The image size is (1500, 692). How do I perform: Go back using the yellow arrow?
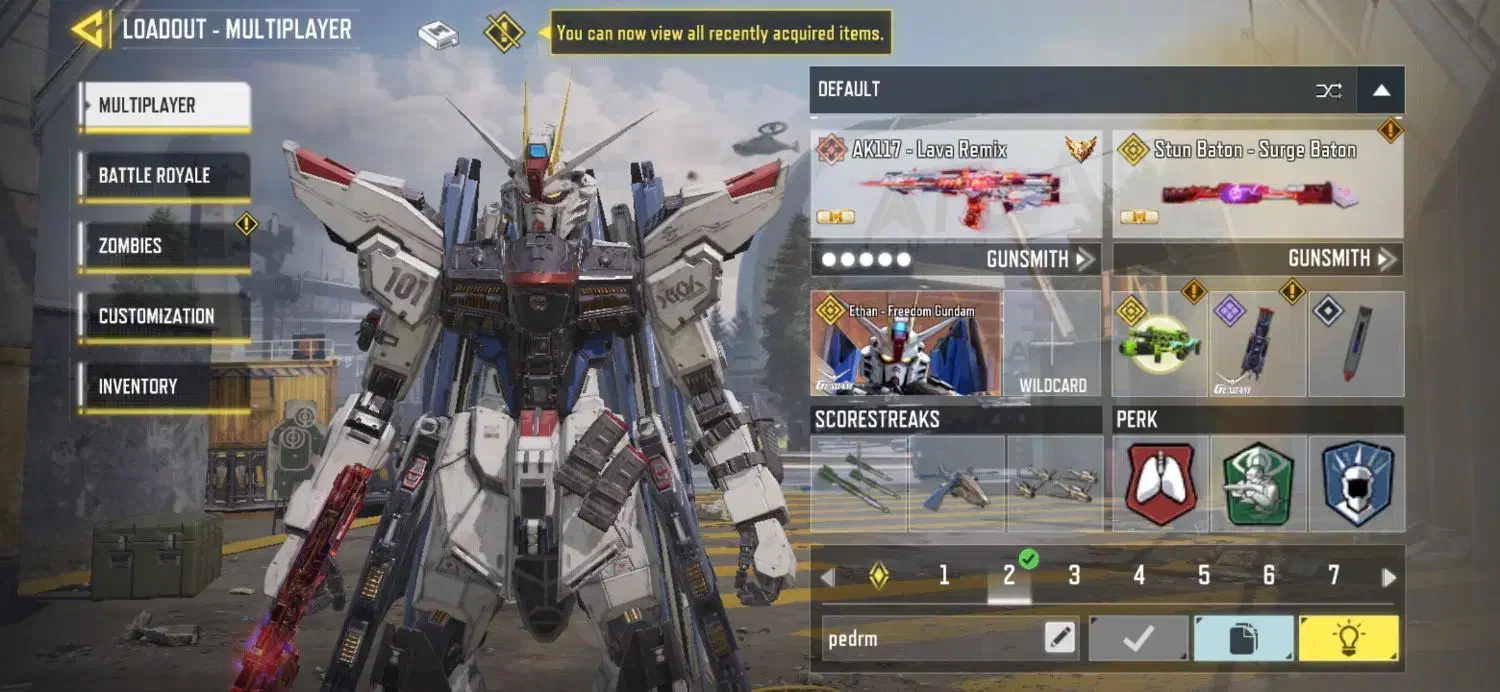(x=91, y=29)
